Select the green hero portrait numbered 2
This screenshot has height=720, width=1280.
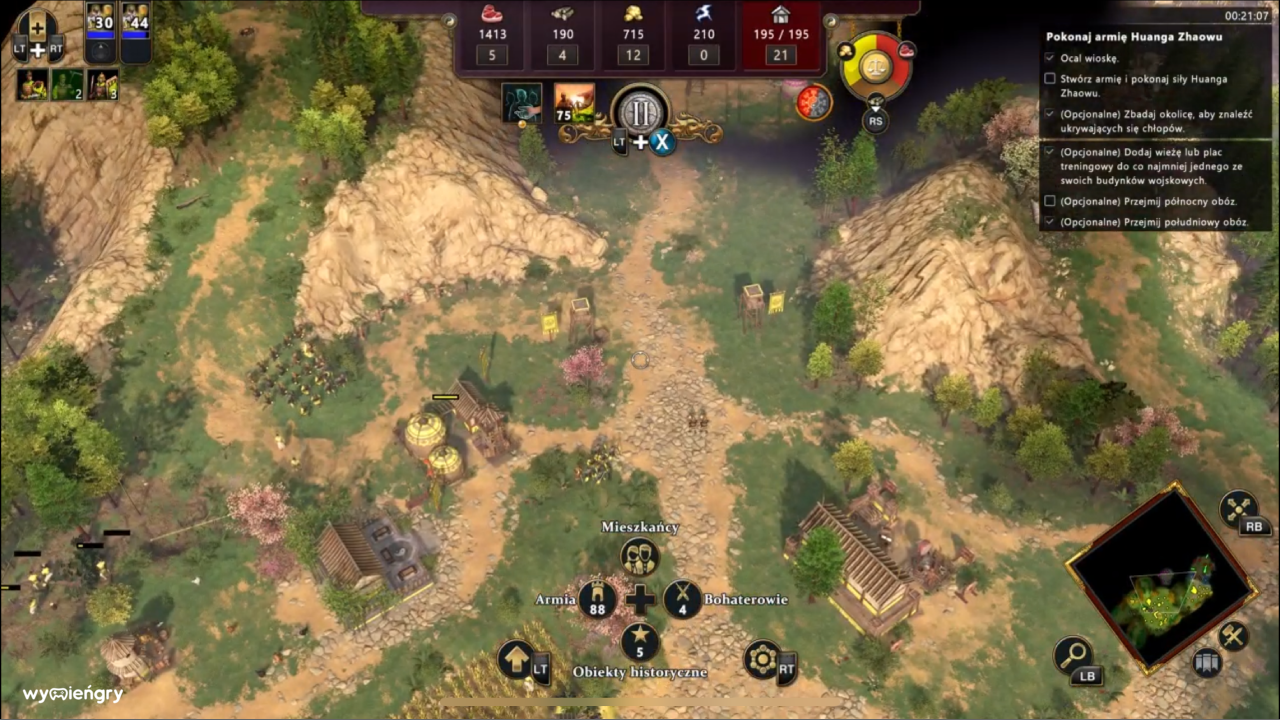click(x=67, y=84)
